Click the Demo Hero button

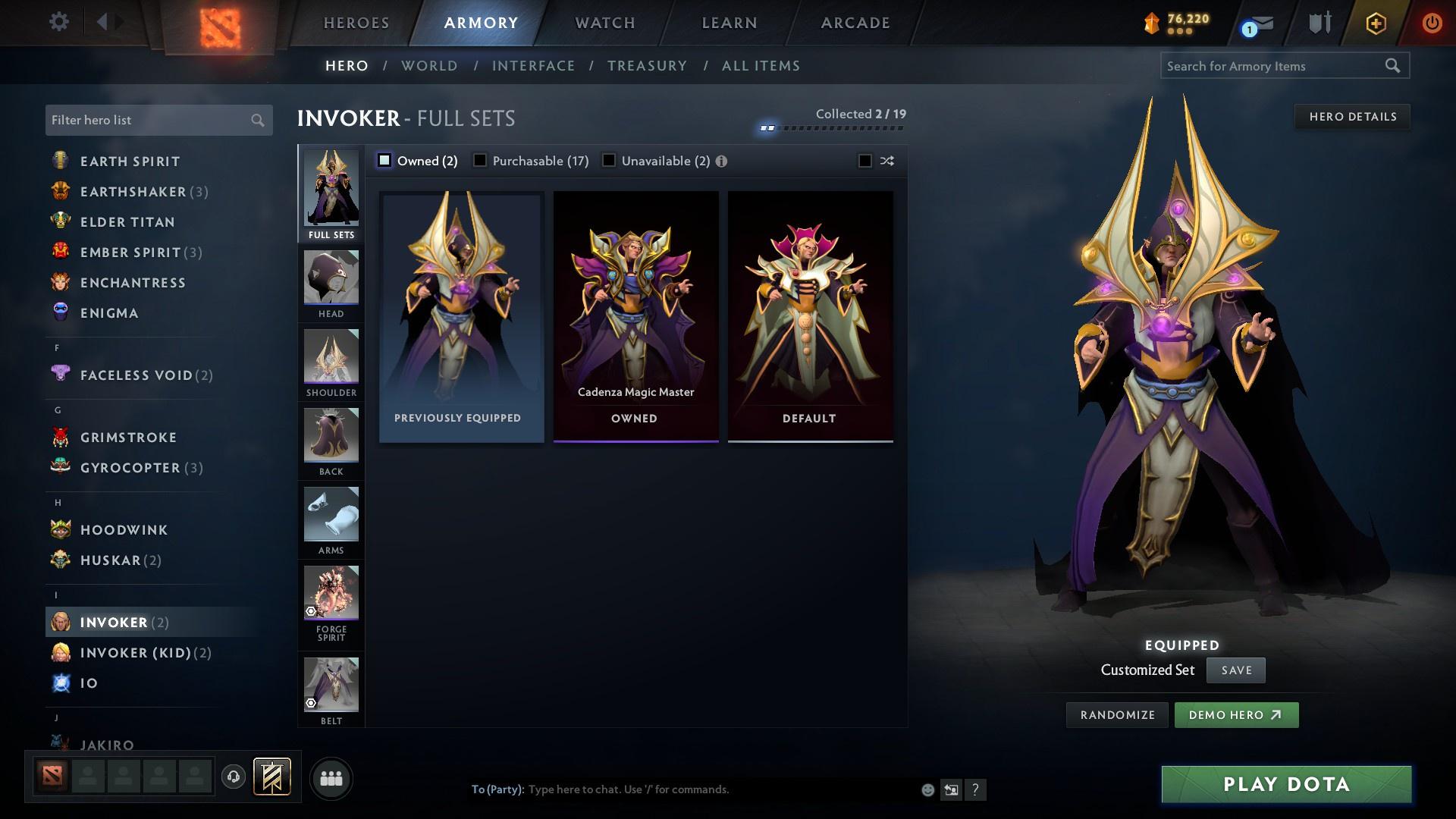click(1236, 714)
